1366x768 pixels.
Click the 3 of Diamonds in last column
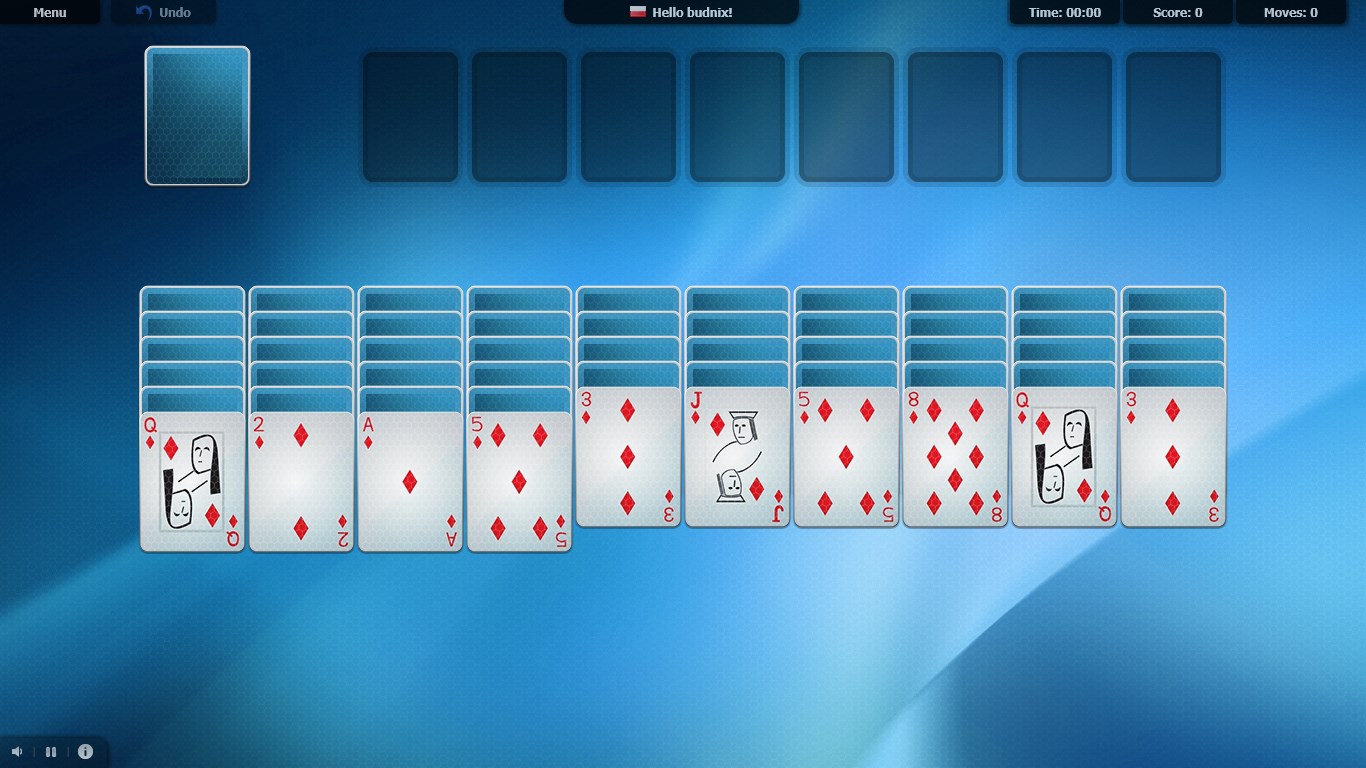point(1173,455)
